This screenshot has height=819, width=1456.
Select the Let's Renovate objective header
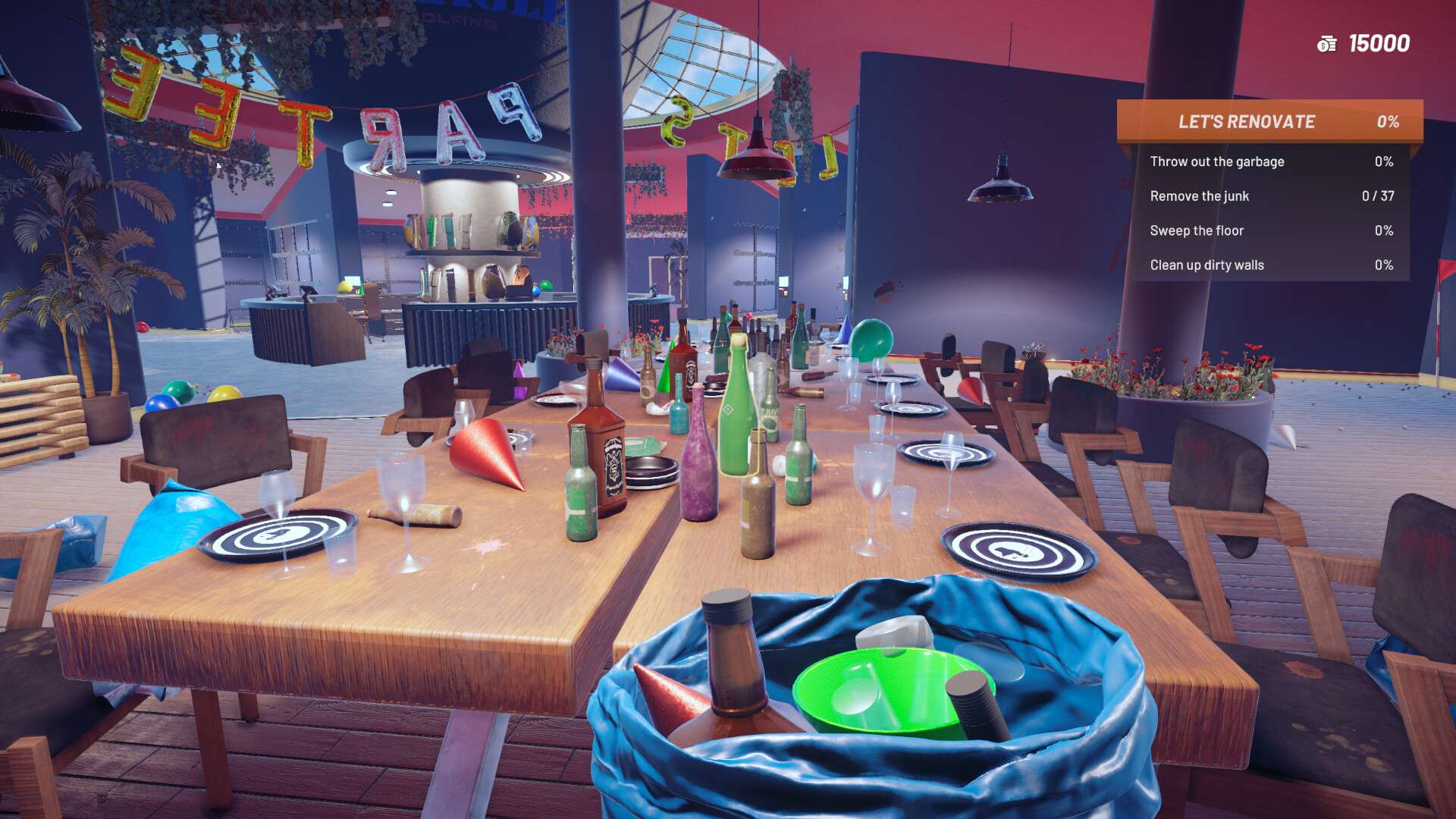click(x=1269, y=121)
